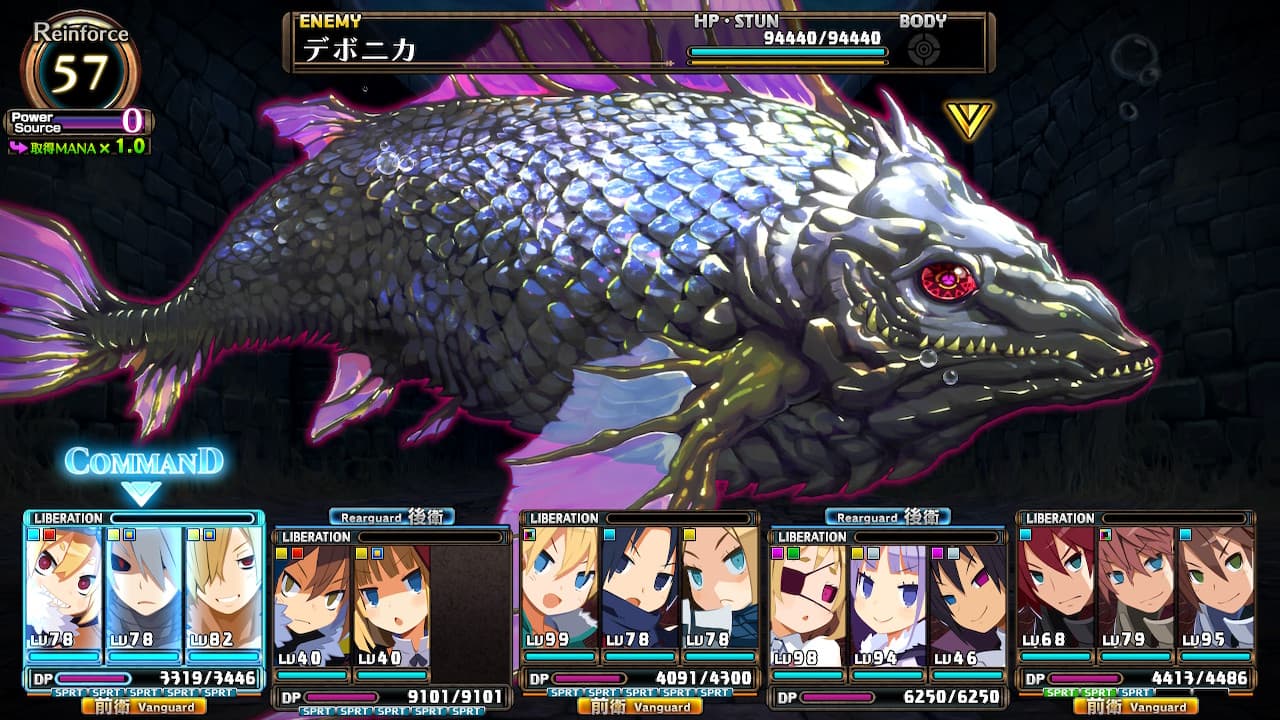The width and height of the screenshot is (1280, 720).
Task: Choose the red-haired LV68 character portrait
Action: point(1056,590)
